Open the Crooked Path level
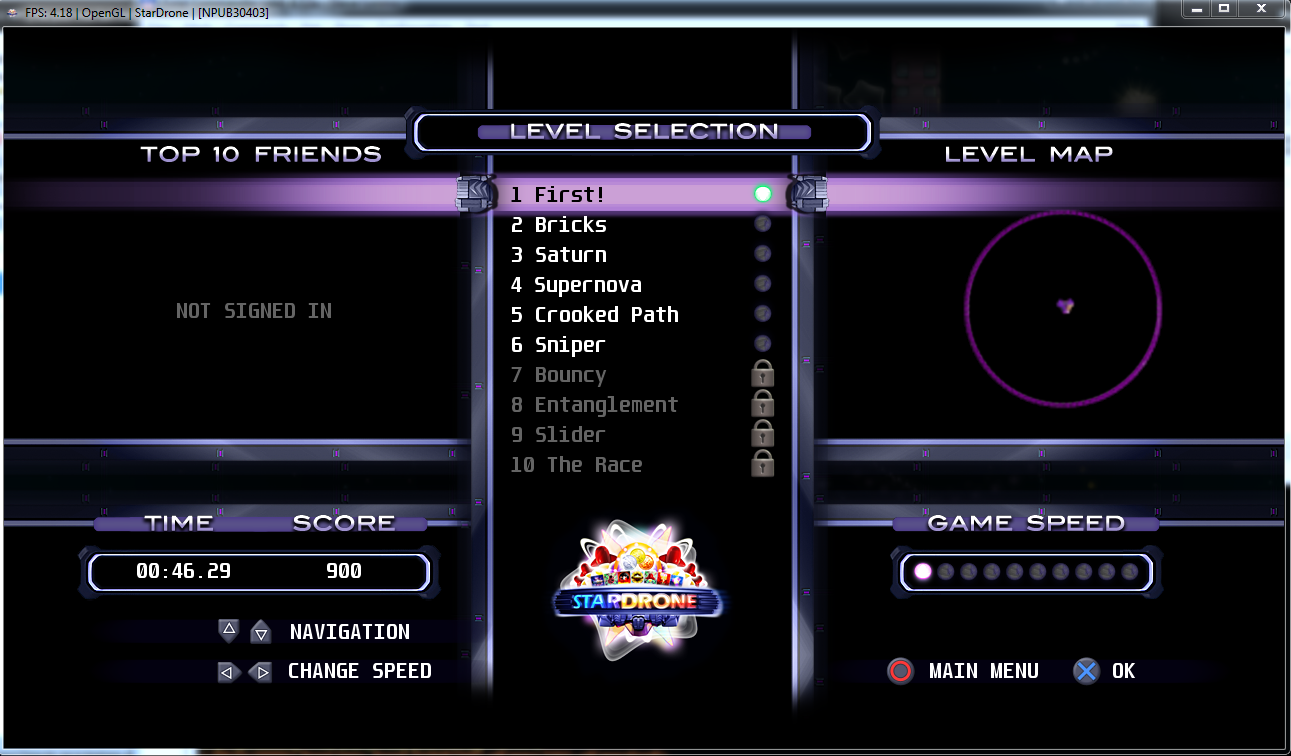Image resolution: width=1291 pixels, height=756 pixels. (x=606, y=315)
